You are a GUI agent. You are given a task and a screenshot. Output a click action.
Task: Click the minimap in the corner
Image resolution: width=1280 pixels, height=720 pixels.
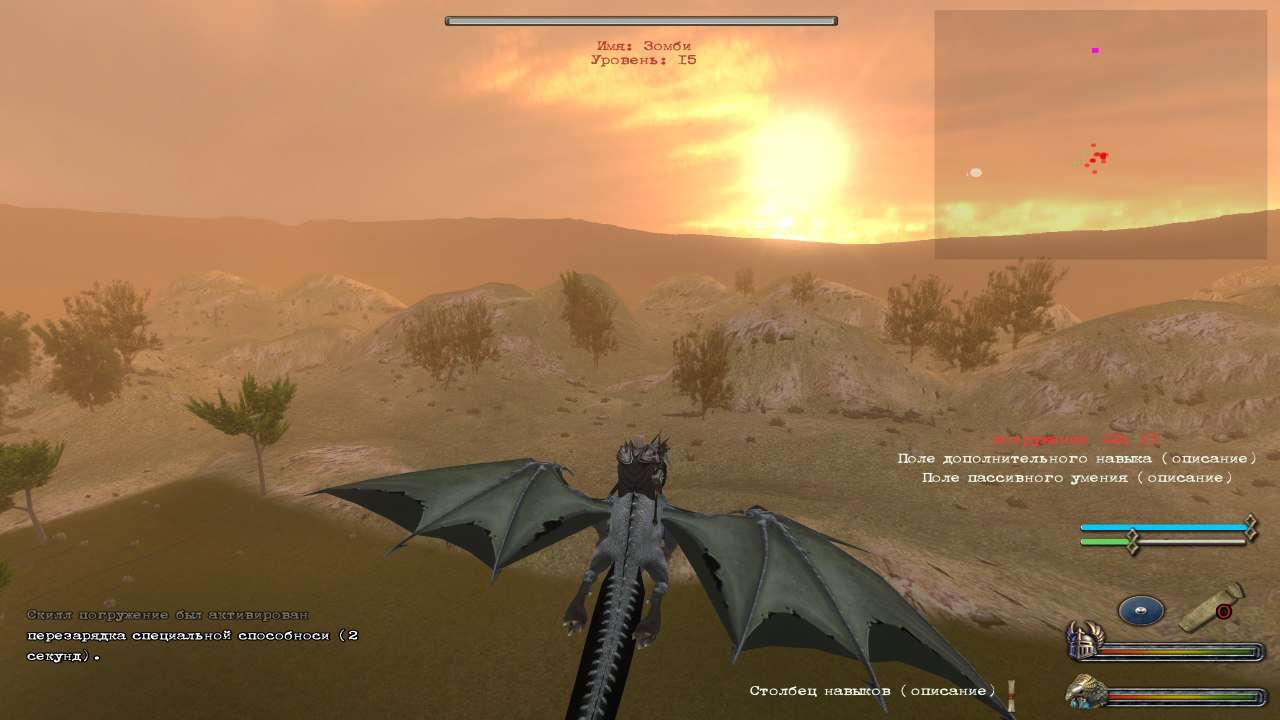tap(1100, 135)
